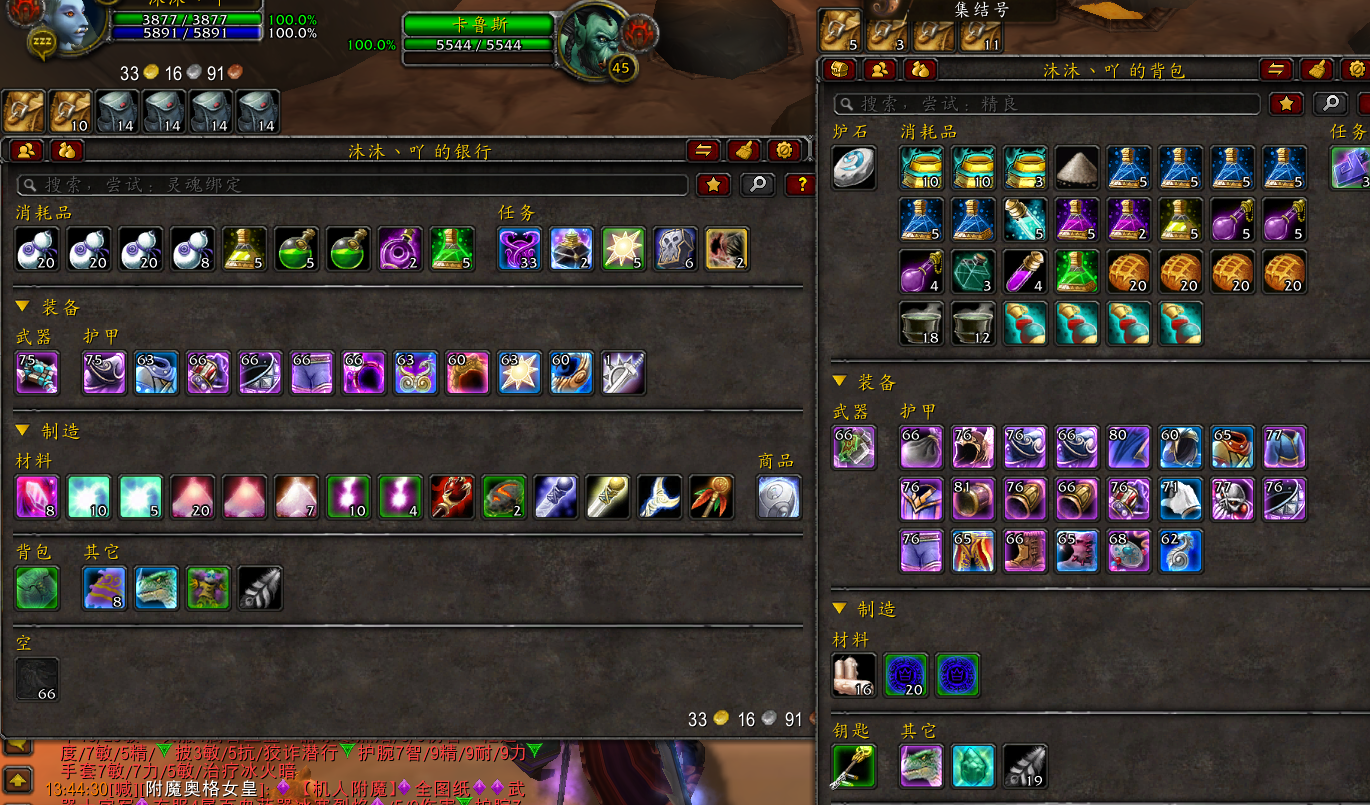Pick the cauldron stack of 18
The height and width of the screenshot is (805, 1370).
pyautogui.click(x=921, y=323)
